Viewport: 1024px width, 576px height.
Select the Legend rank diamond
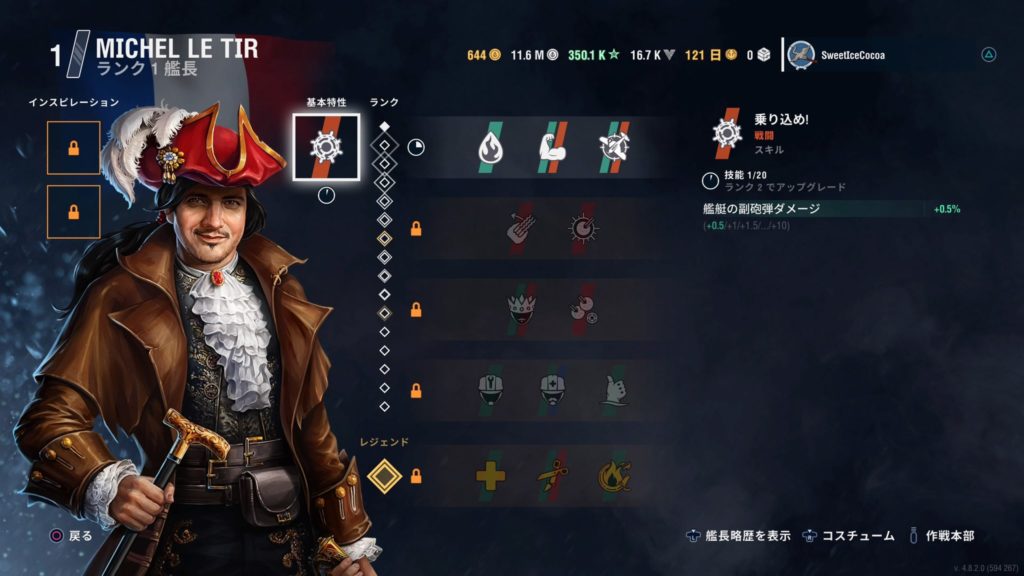[384, 476]
